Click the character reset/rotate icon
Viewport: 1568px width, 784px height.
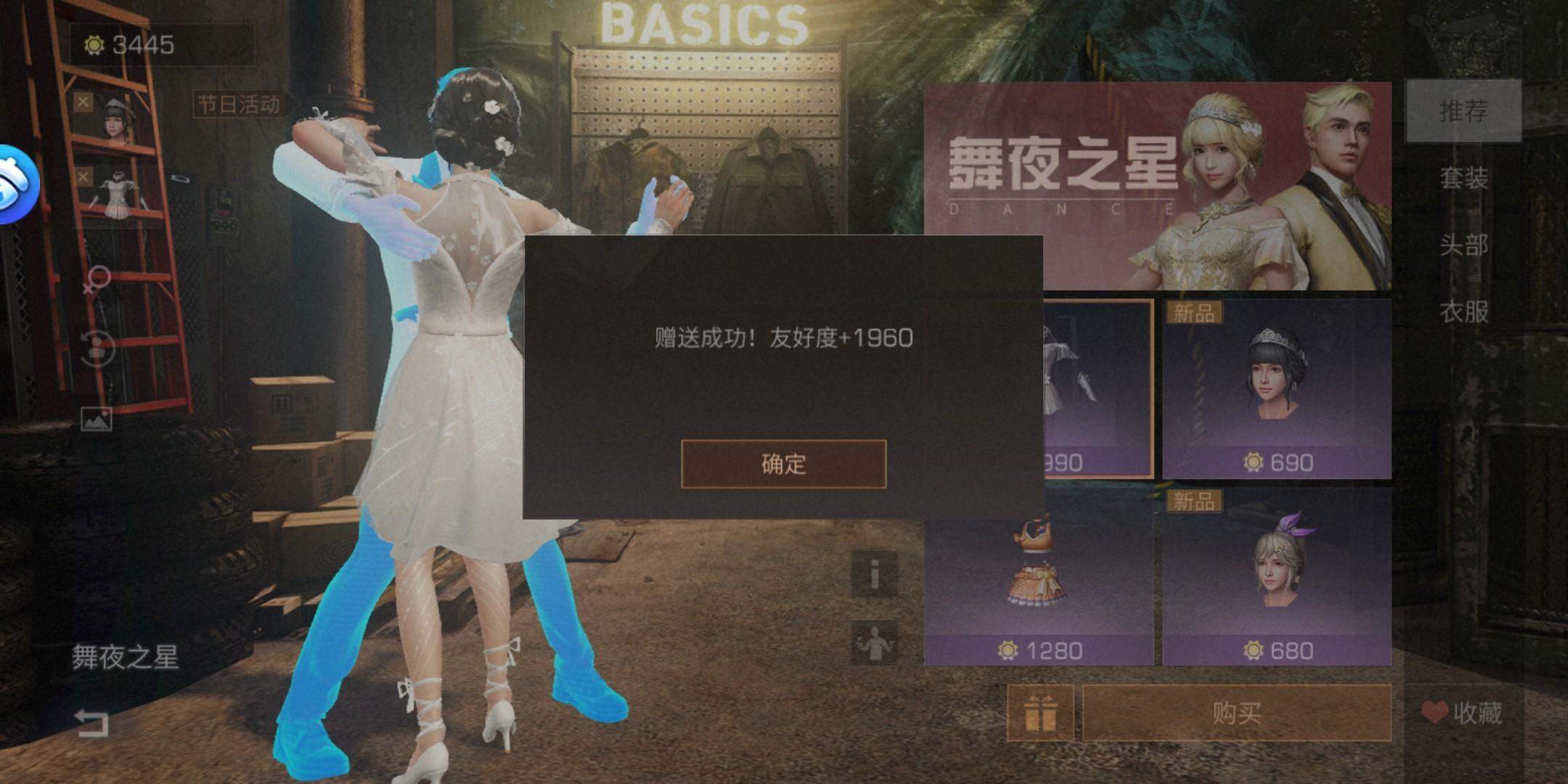pos(98,347)
